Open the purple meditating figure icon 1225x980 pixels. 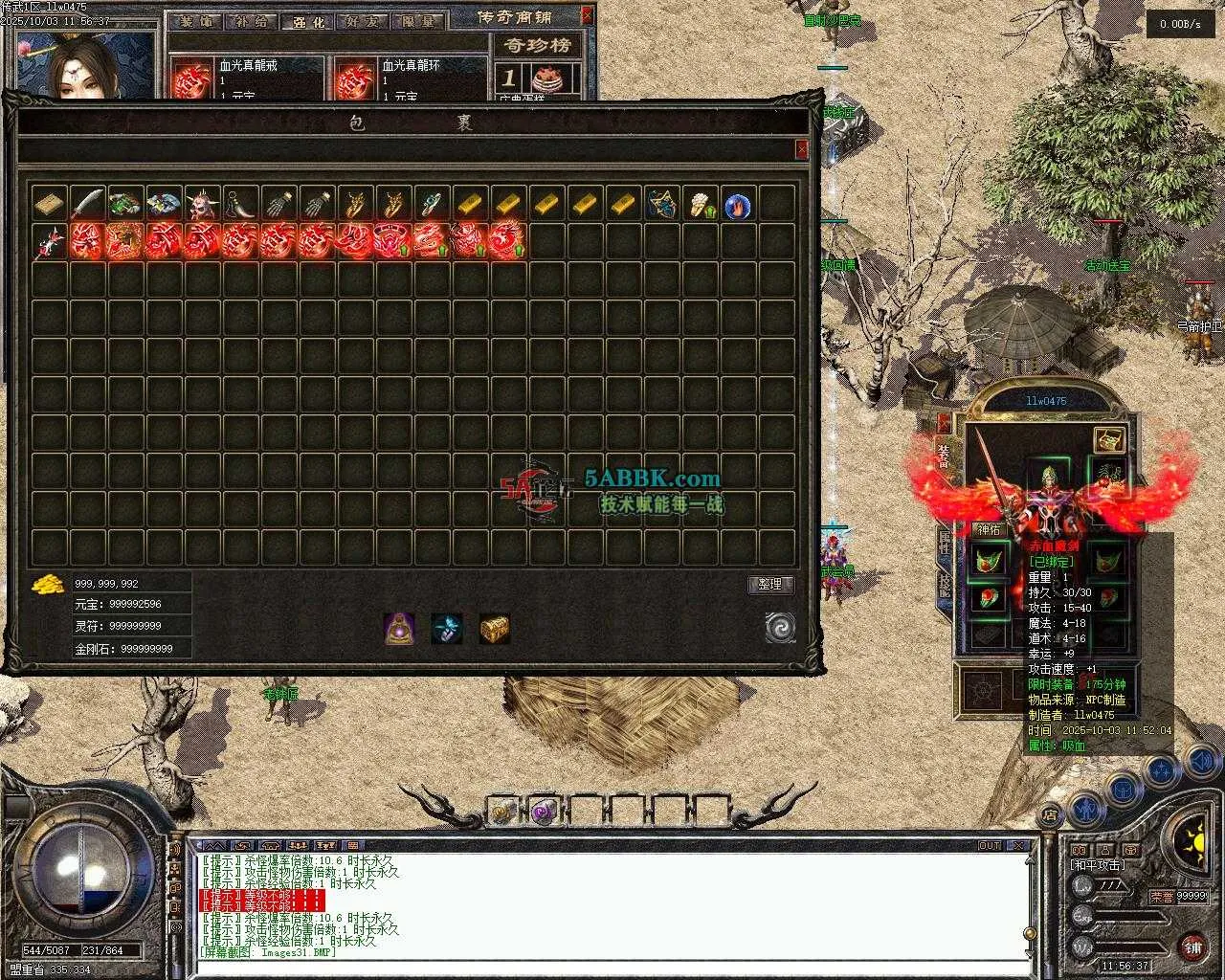tap(399, 628)
